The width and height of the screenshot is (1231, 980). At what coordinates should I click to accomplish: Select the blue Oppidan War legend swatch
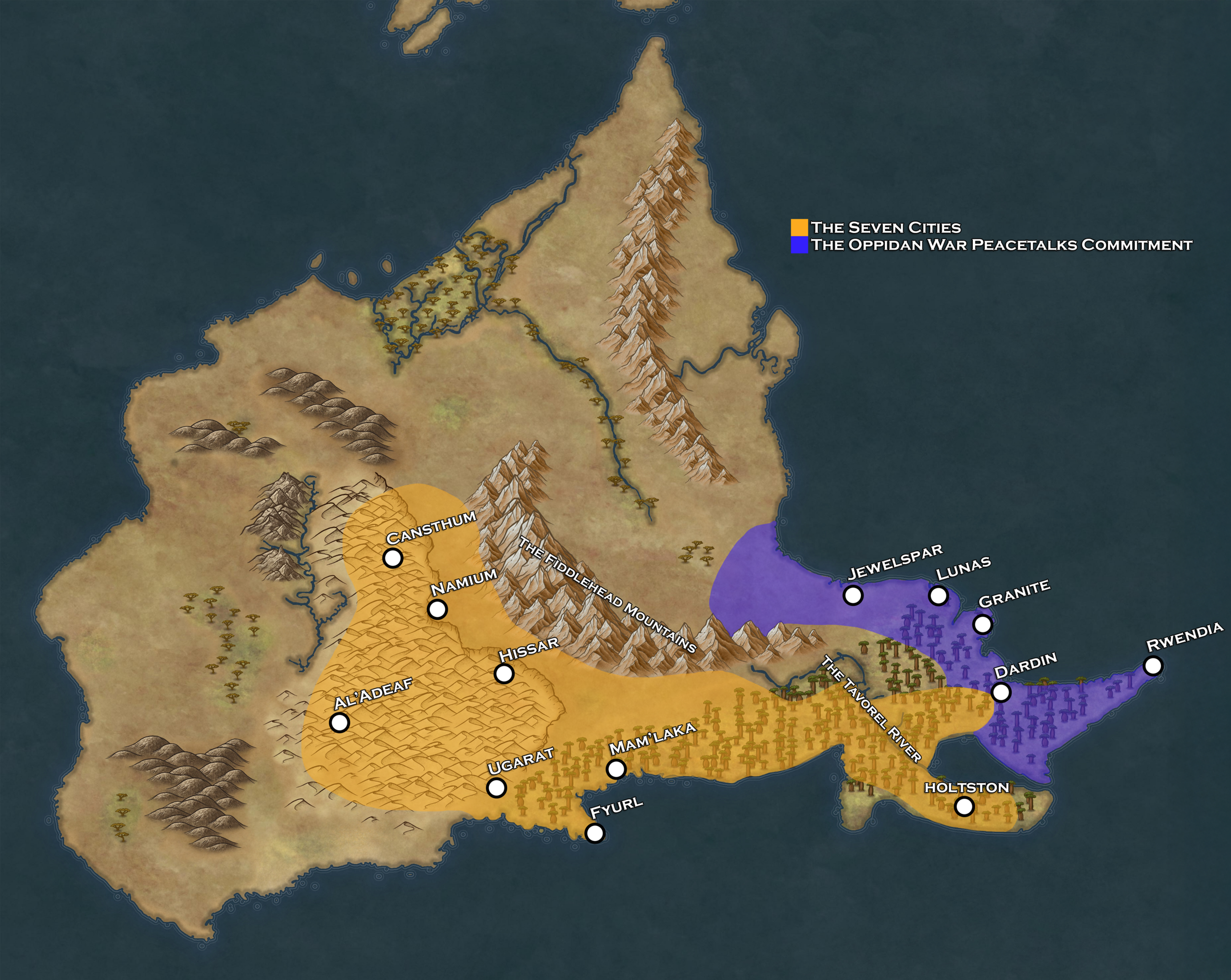799,245
